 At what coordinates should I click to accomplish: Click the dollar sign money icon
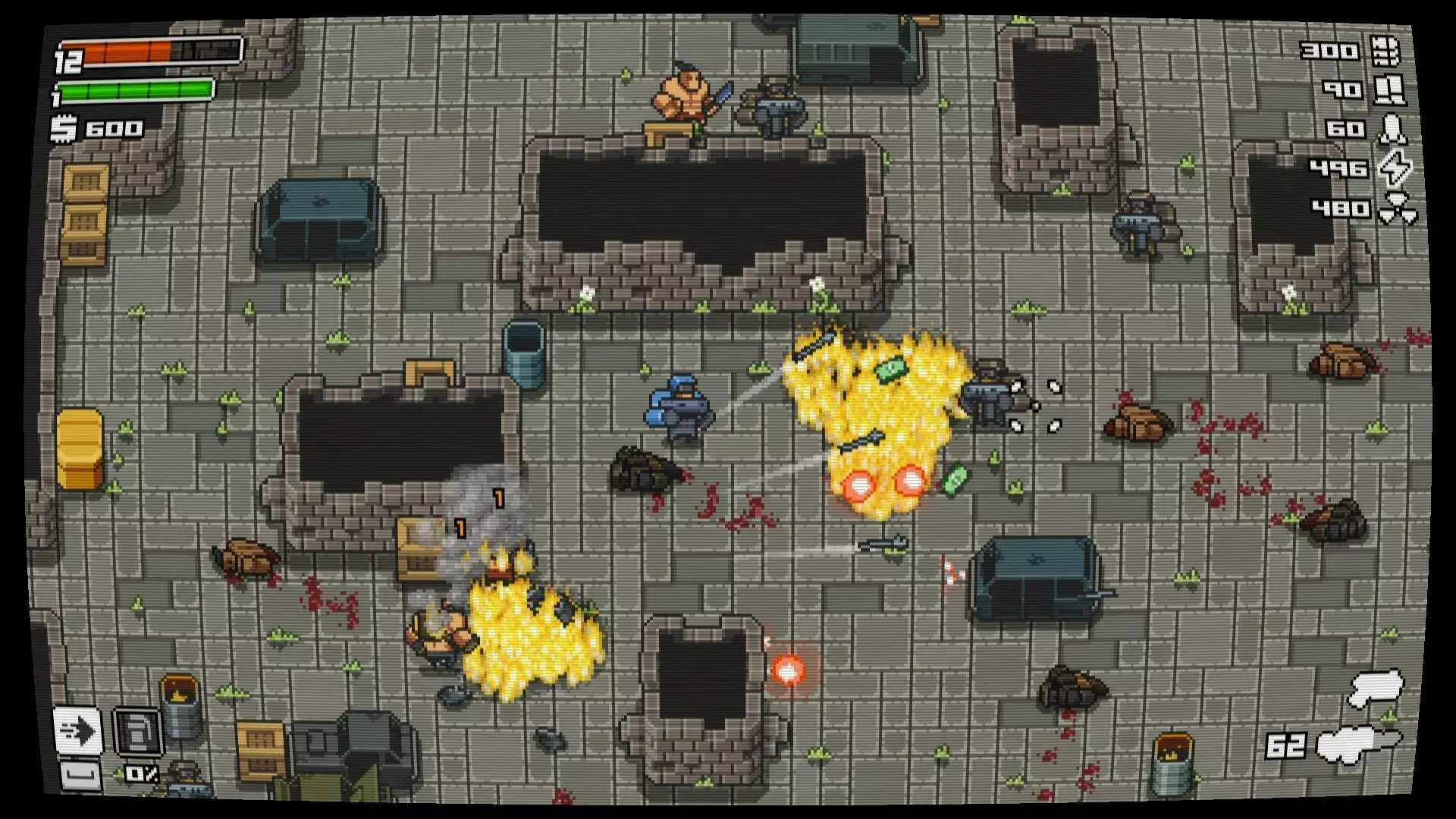[x=64, y=128]
